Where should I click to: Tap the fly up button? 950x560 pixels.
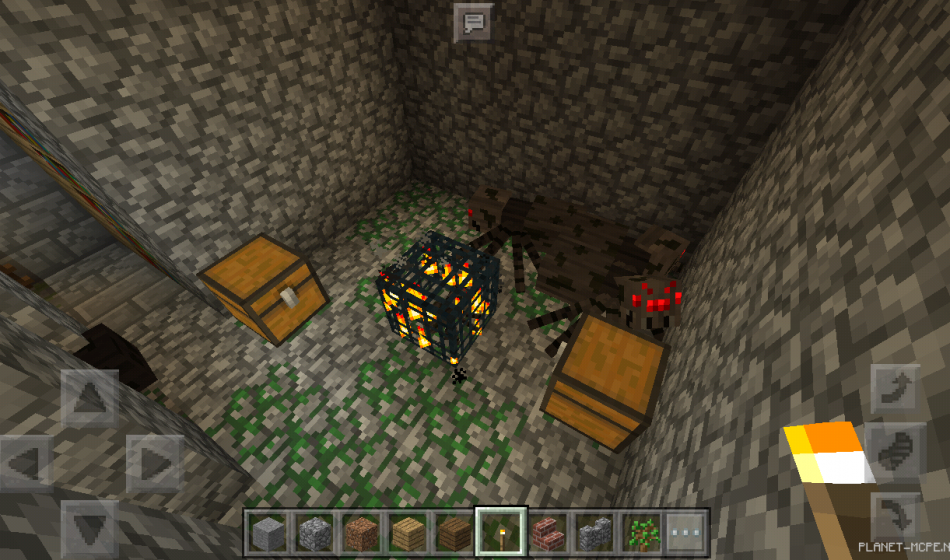pyautogui.click(x=895, y=389)
